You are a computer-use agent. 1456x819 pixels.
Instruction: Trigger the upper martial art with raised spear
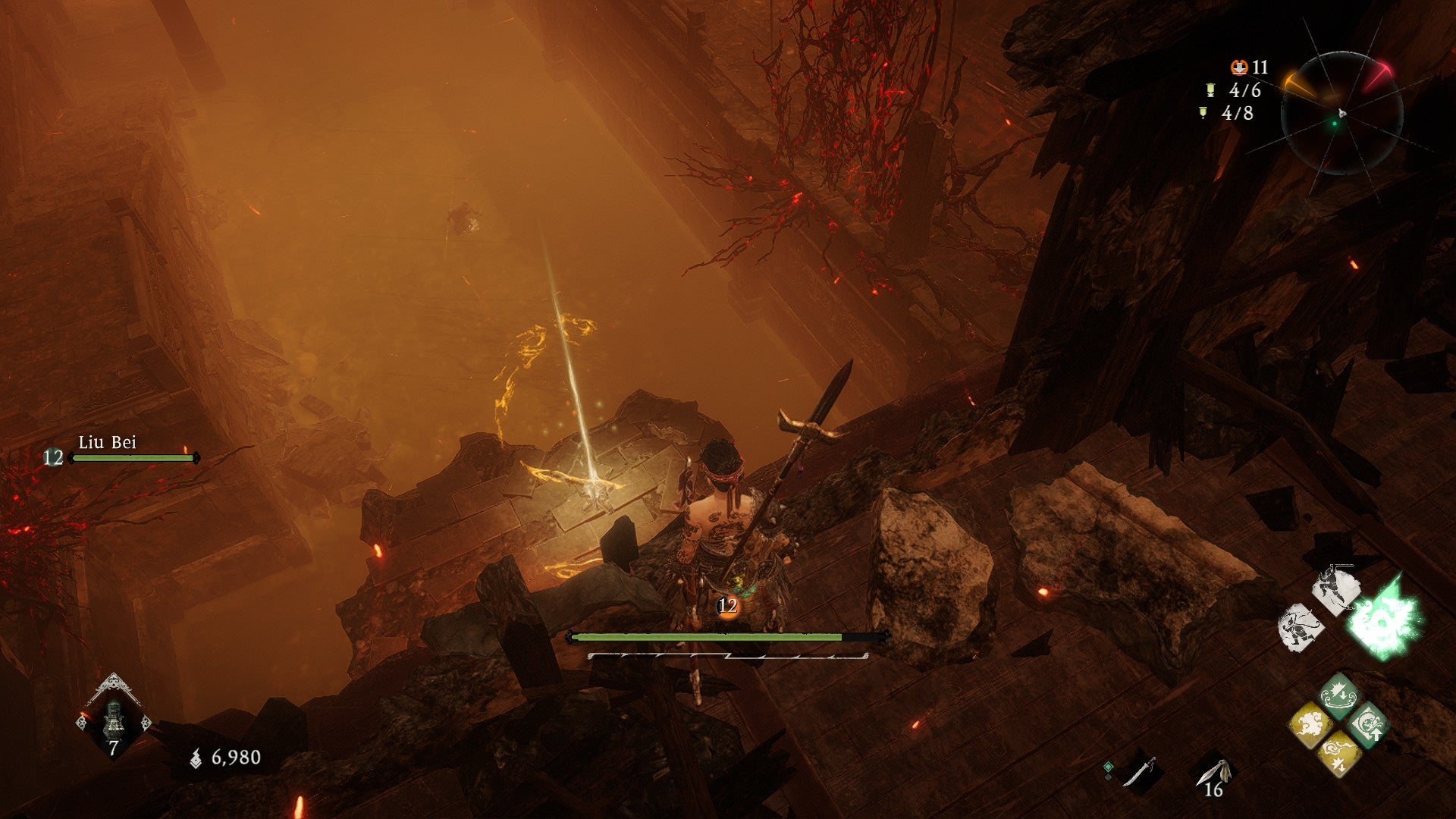point(1336,590)
